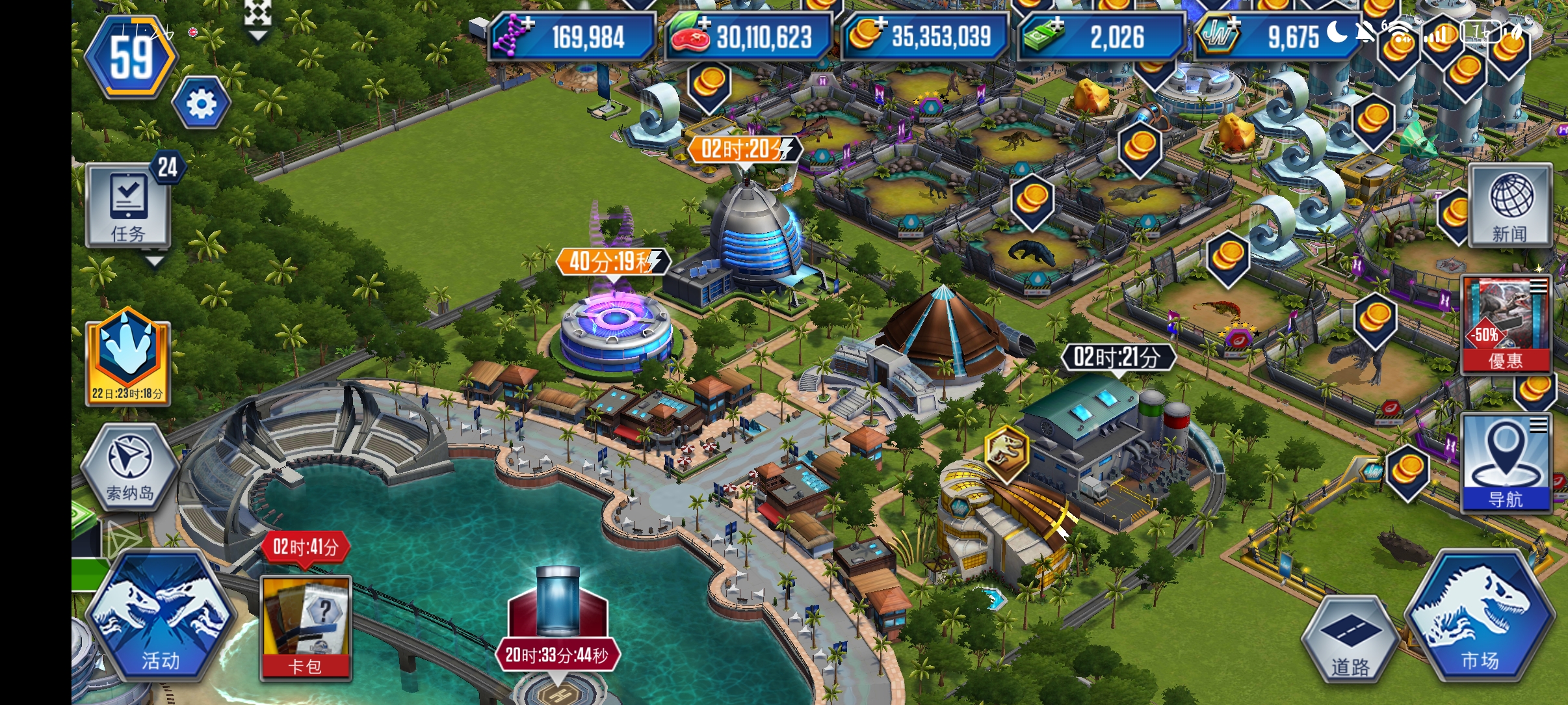Expand the arrow below the missions button

(154, 262)
